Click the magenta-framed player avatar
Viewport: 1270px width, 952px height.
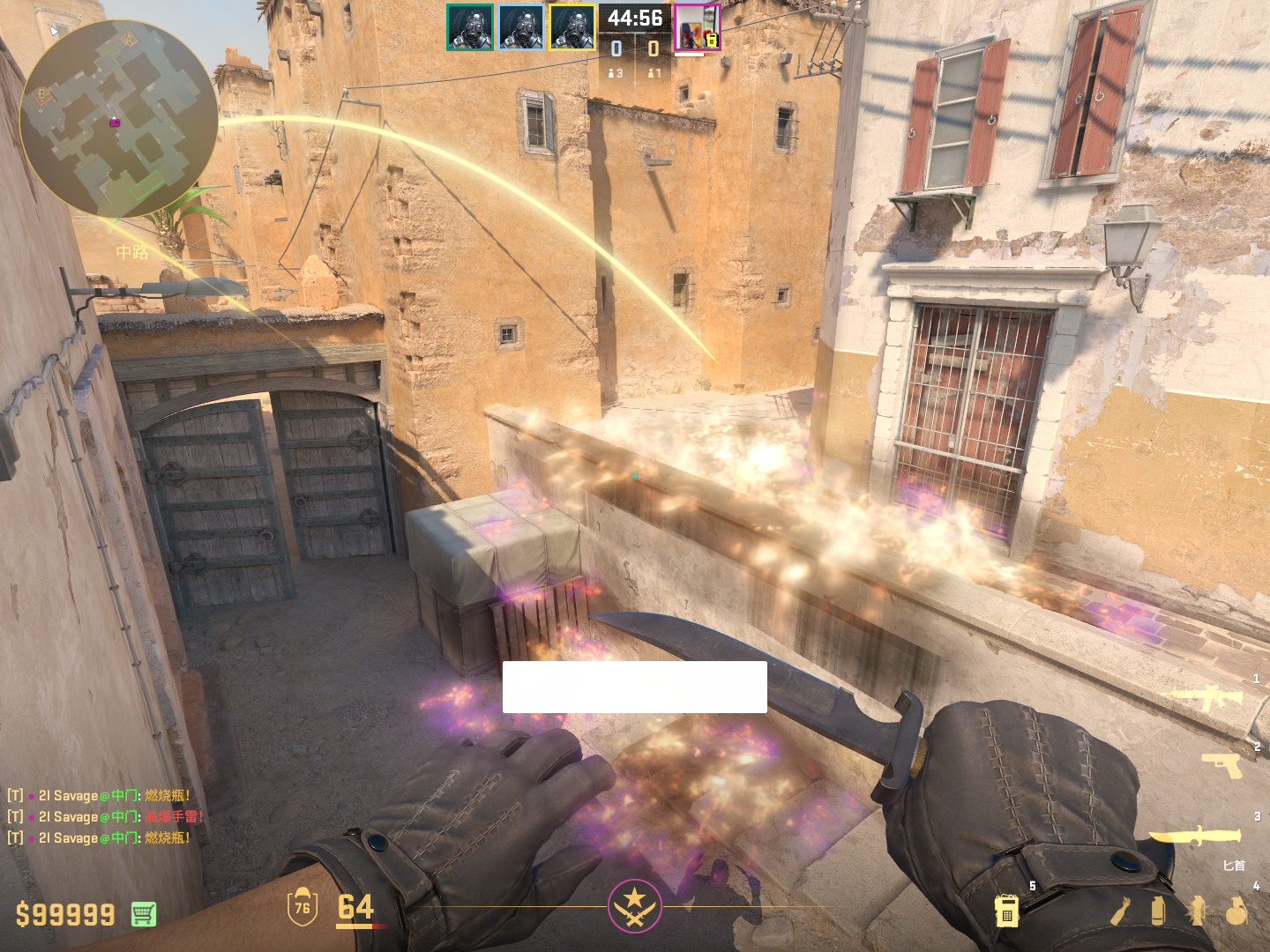[697, 27]
